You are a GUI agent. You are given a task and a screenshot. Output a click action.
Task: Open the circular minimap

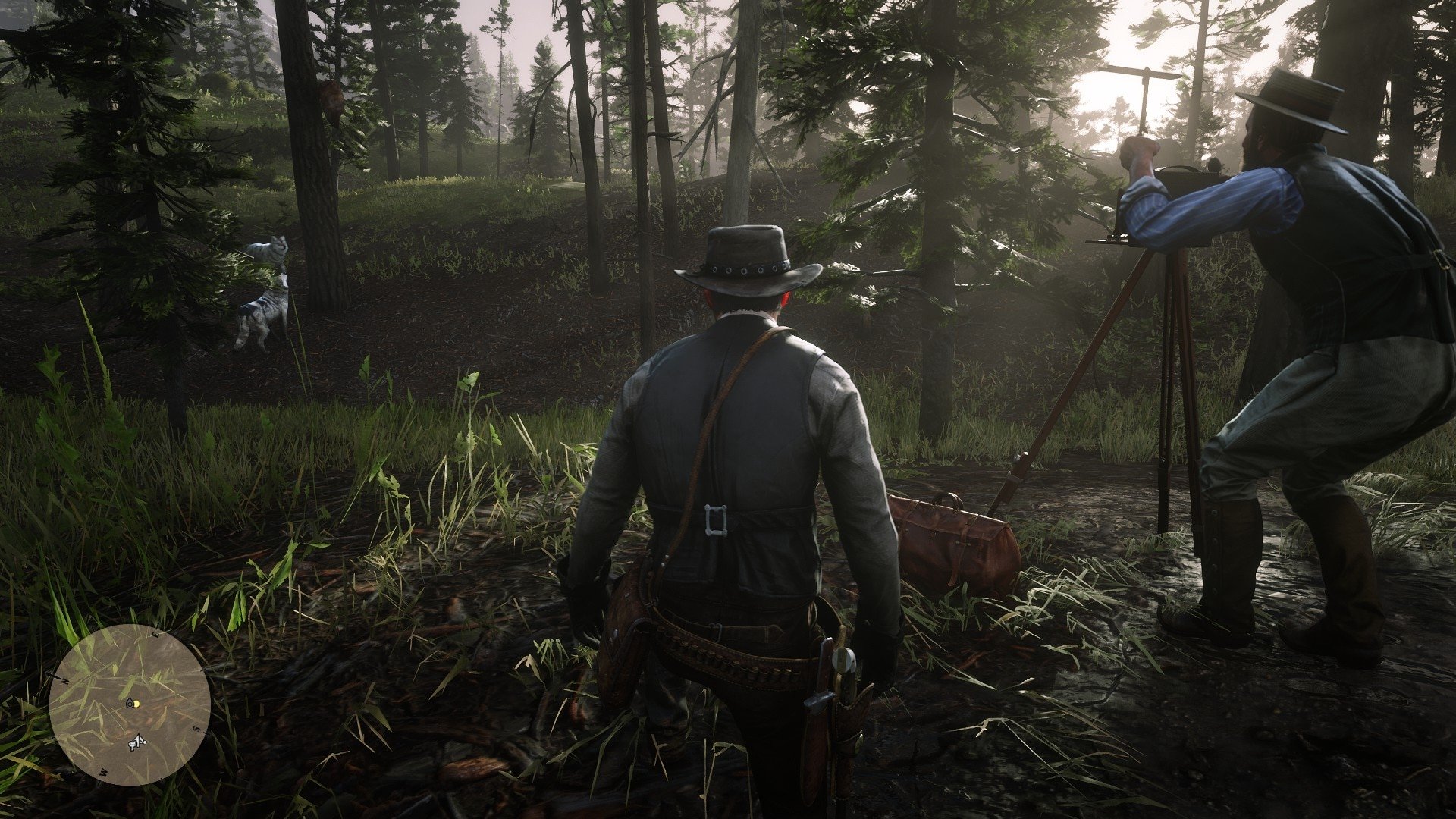tap(130, 704)
